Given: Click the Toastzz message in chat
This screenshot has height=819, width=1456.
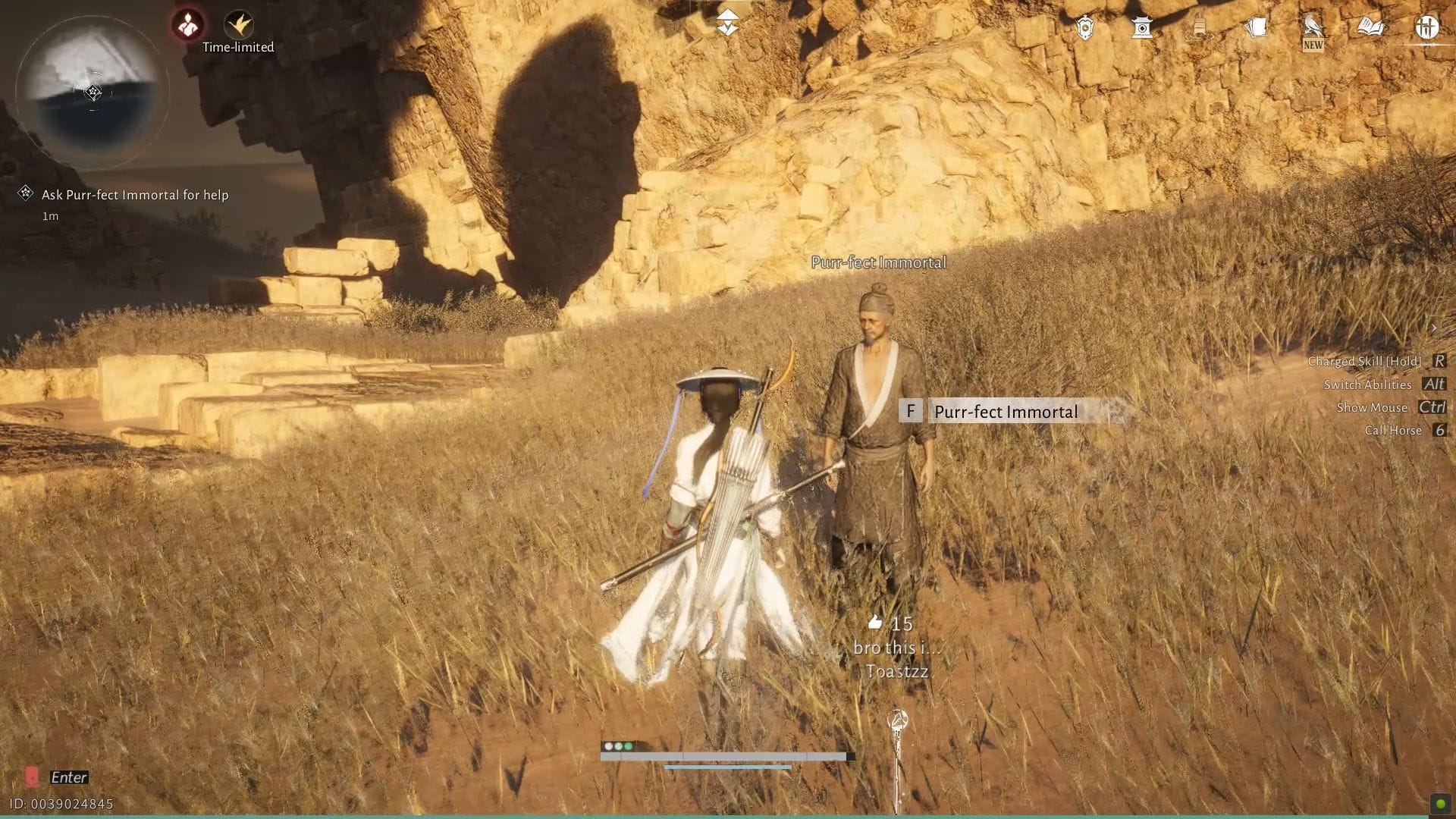Looking at the screenshot, I should click(x=897, y=671).
